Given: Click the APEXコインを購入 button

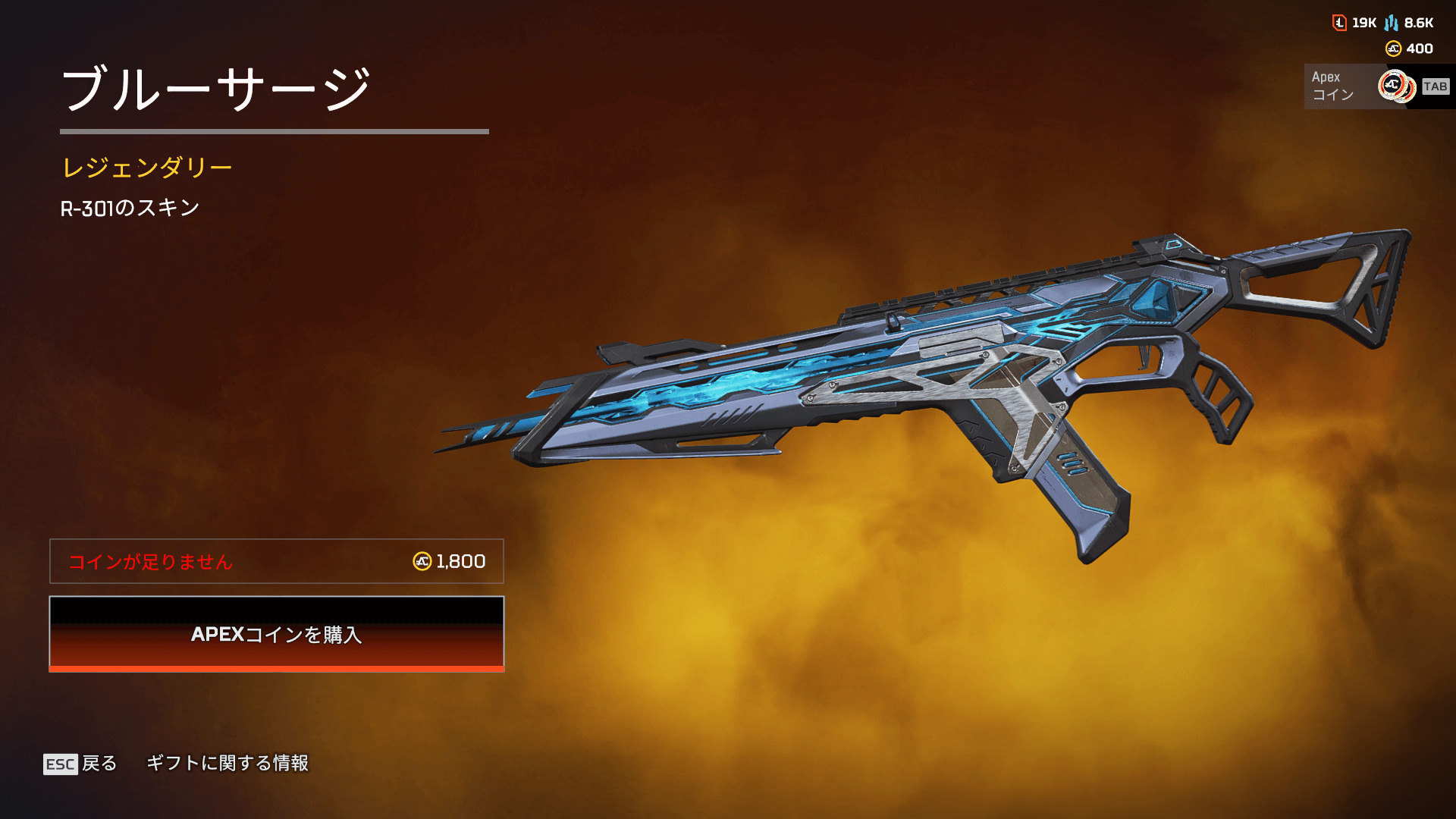Looking at the screenshot, I should click(277, 634).
